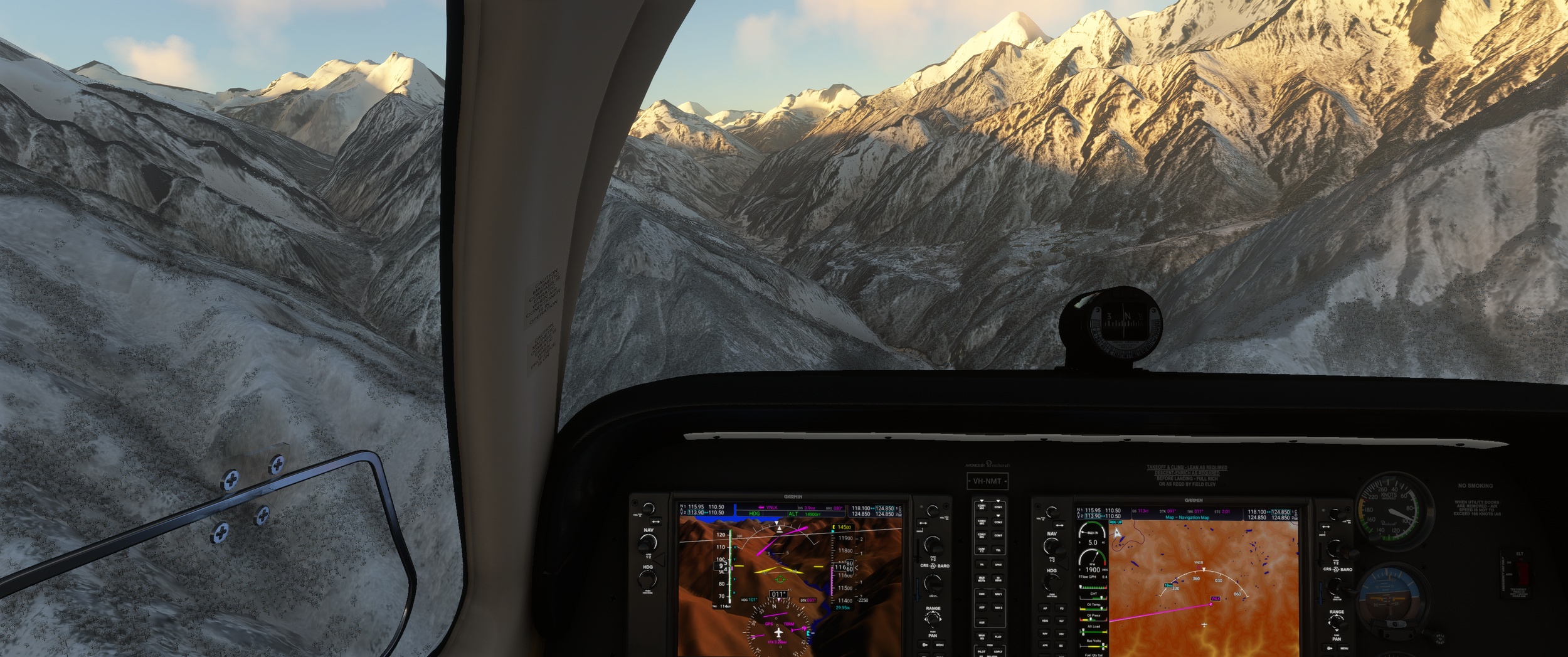Activate the autopilot ALT hold button
Image resolution: width=1568 pixels, height=657 pixels.
coord(1061,621)
